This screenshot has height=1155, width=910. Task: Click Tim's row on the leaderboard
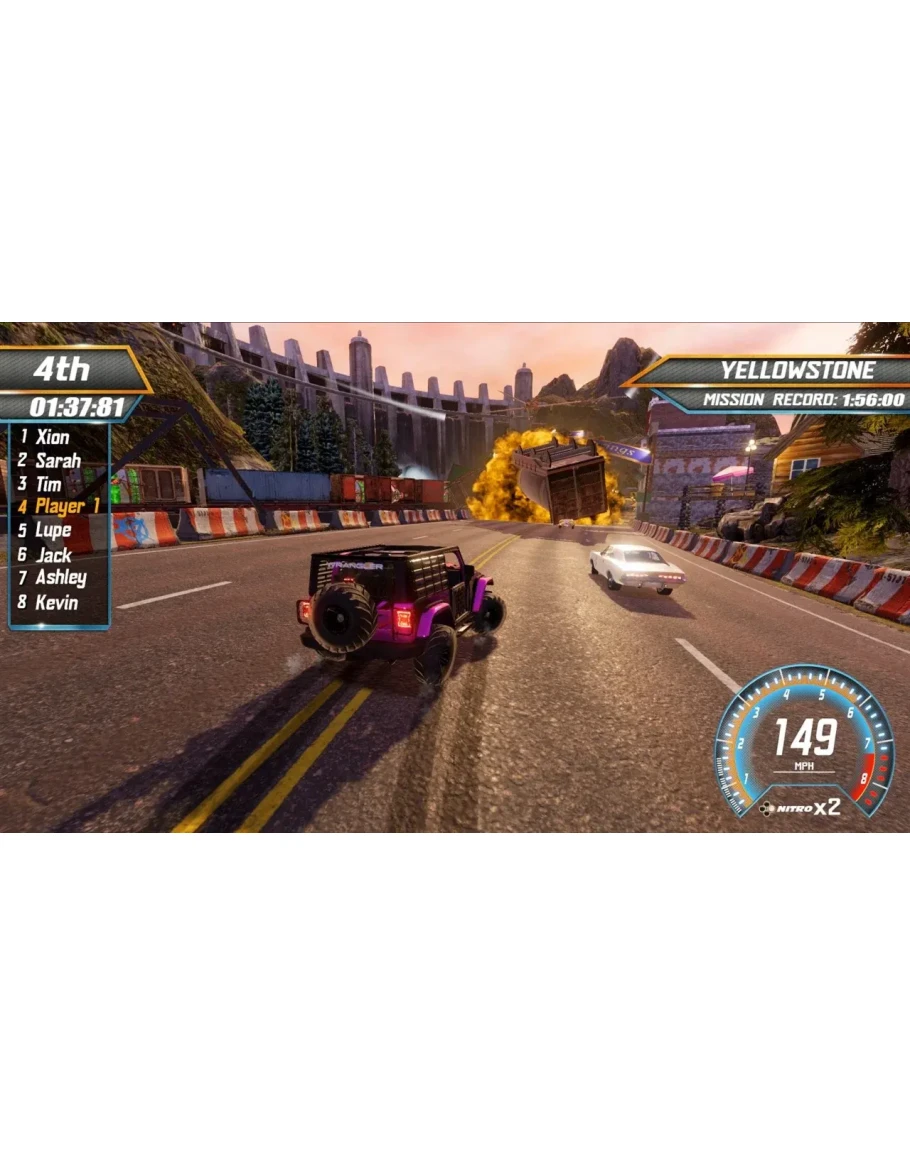48,484
